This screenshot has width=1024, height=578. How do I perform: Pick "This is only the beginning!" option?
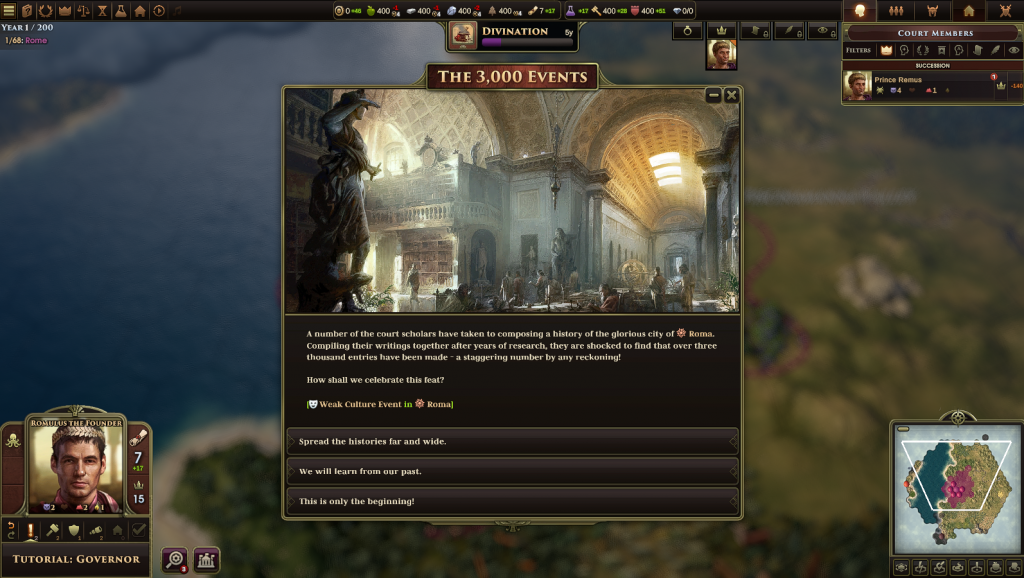512,501
